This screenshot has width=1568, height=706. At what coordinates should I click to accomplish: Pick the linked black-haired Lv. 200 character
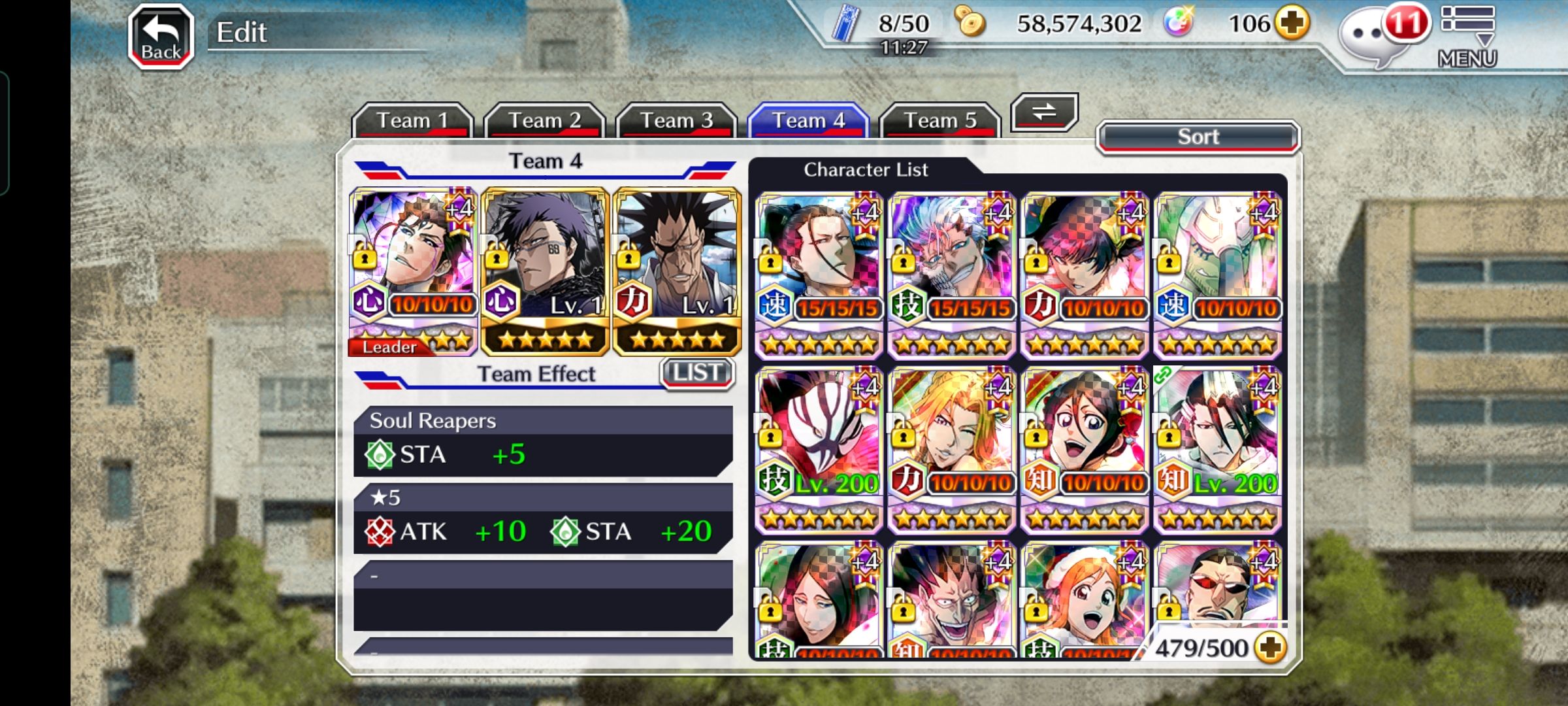(1217, 448)
